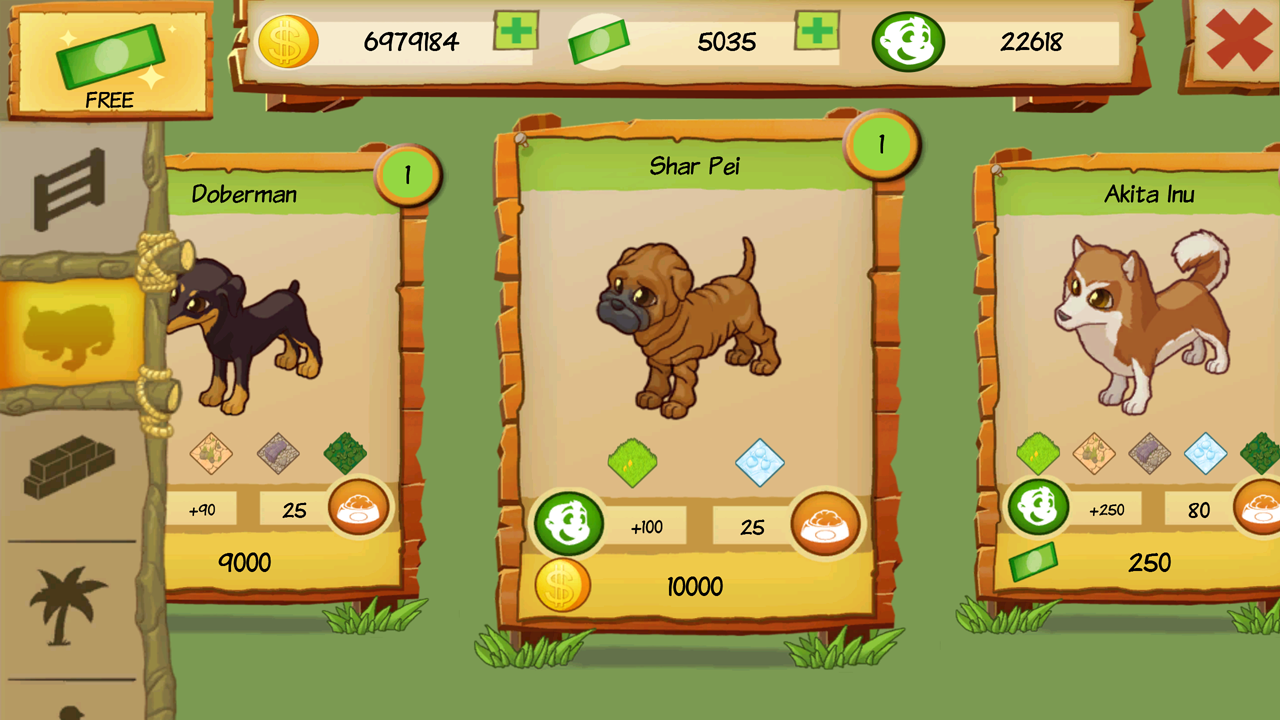Click the FREE cash offer banner
This screenshot has height=720, width=1280.
coord(110,60)
